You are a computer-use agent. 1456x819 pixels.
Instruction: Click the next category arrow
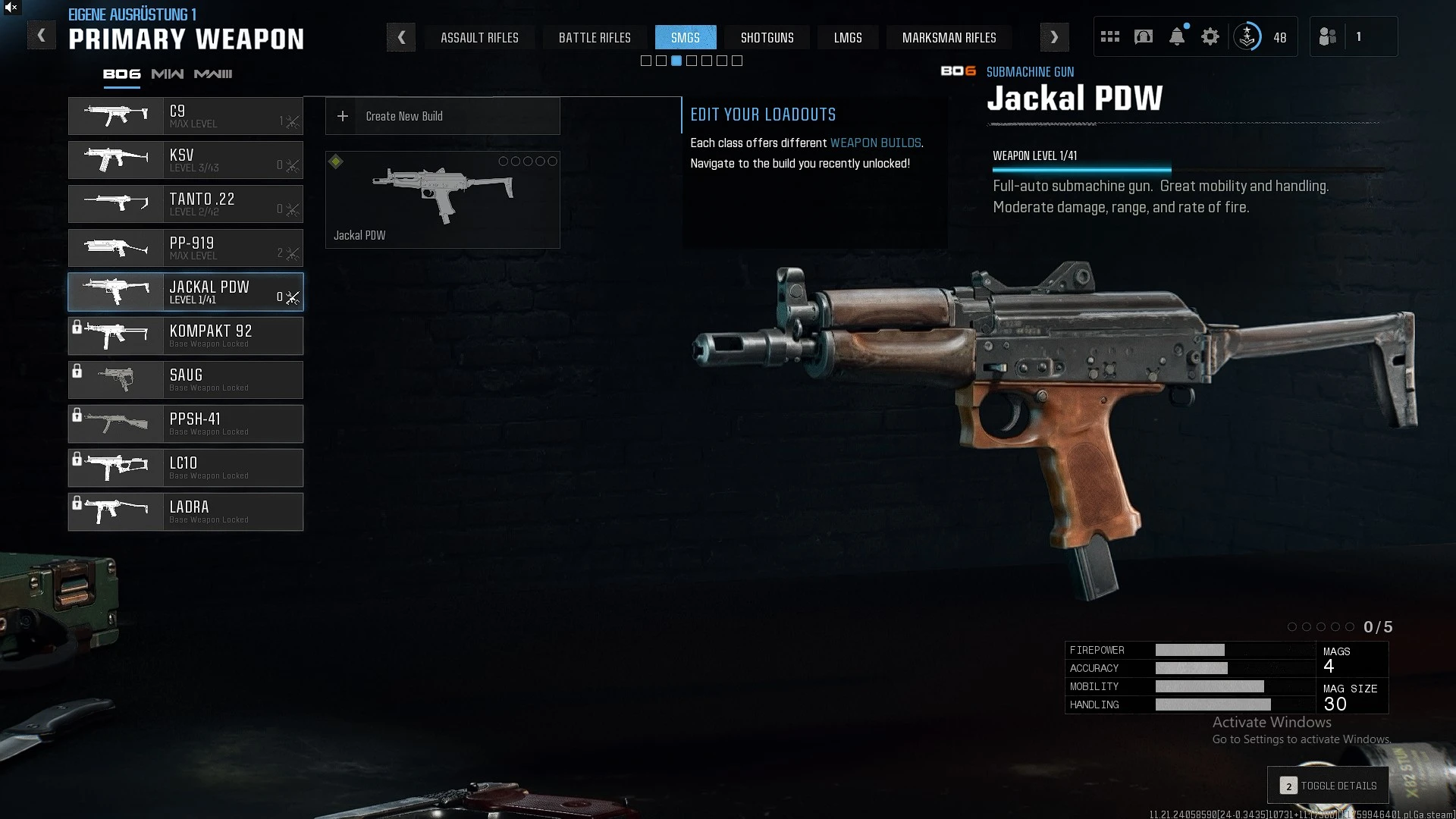(1054, 37)
